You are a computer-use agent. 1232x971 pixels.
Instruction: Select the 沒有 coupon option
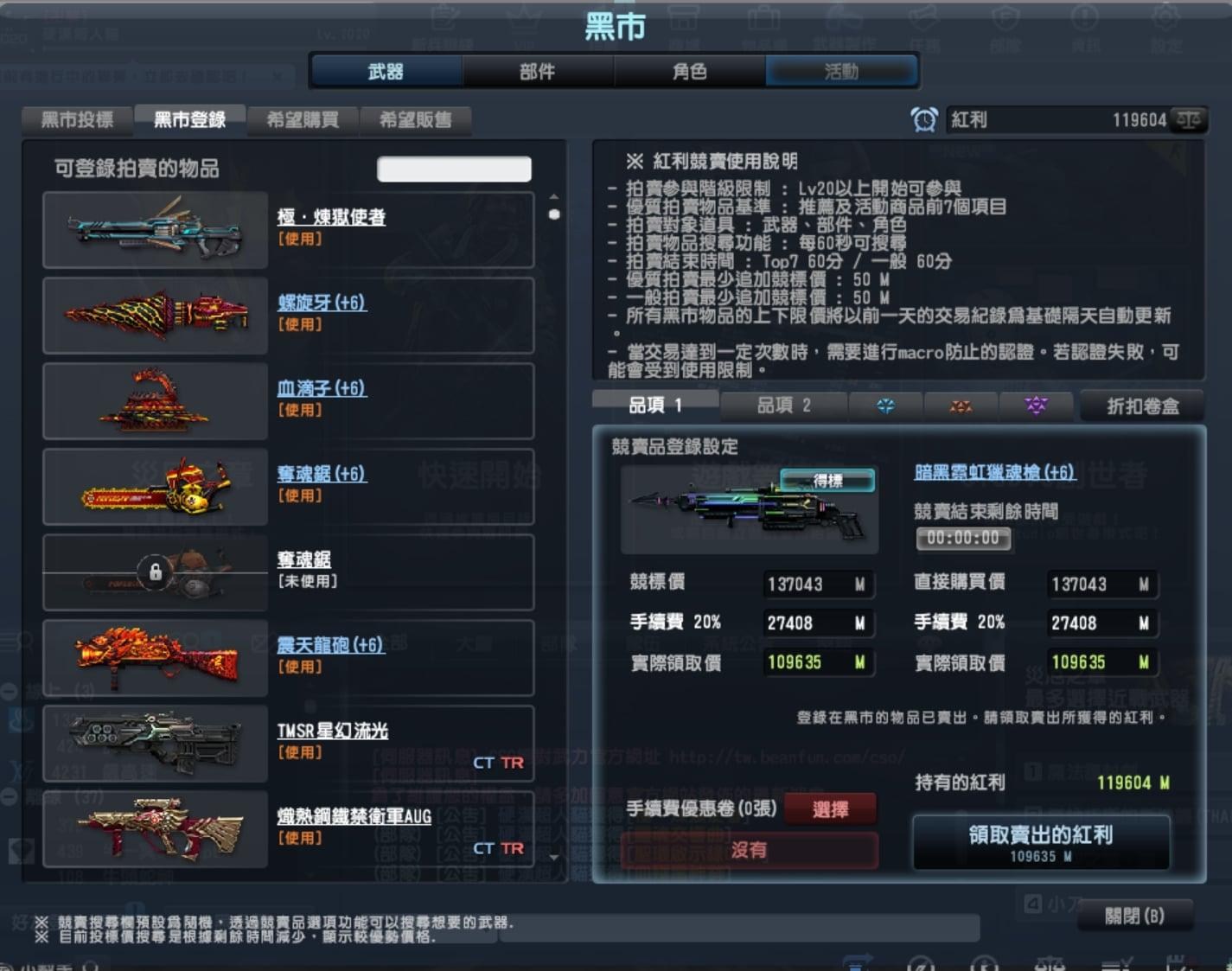pyautogui.click(x=749, y=851)
